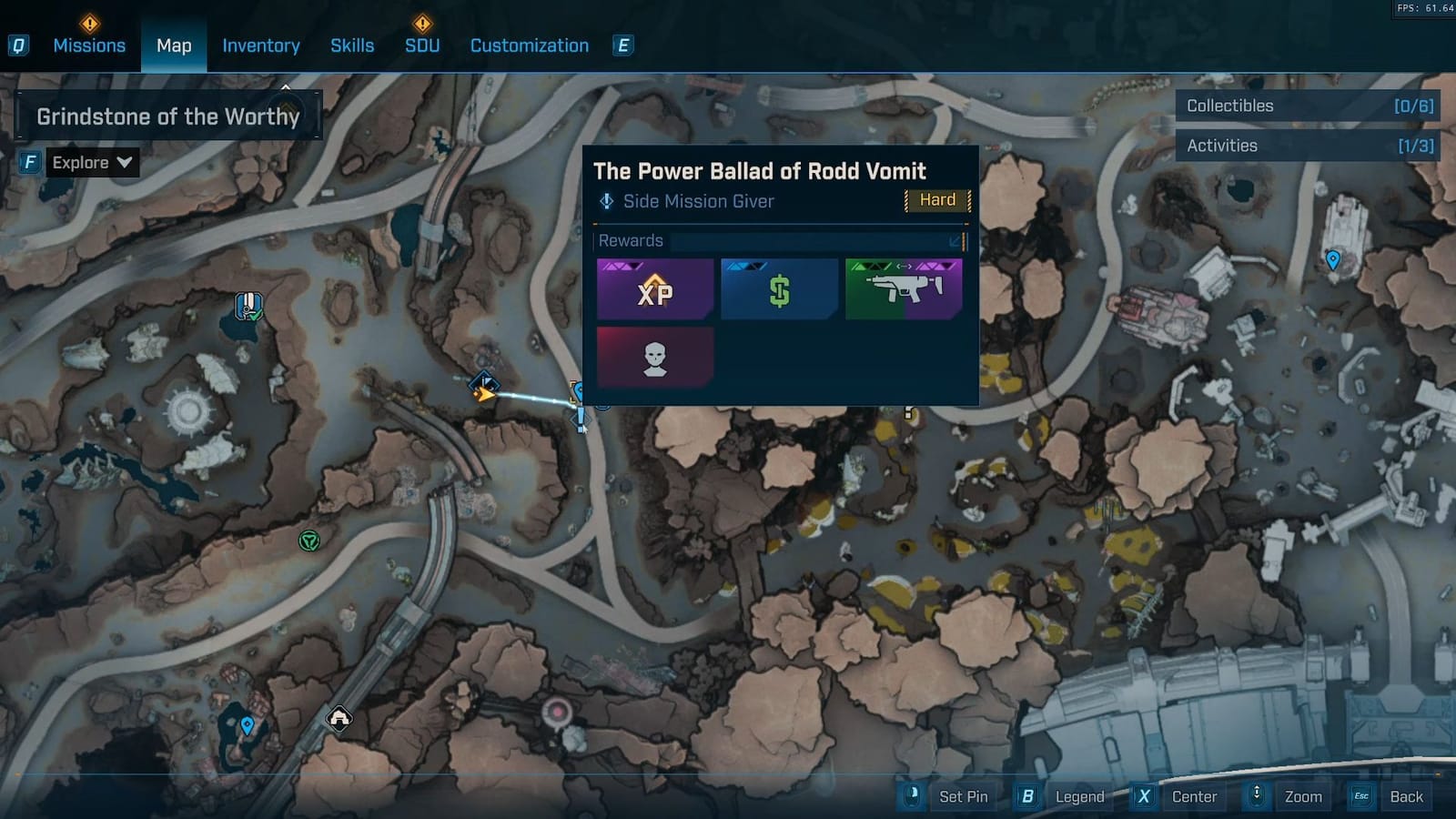Select the cosmetic head reward icon
The height and width of the screenshot is (819, 1456).
tap(654, 356)
